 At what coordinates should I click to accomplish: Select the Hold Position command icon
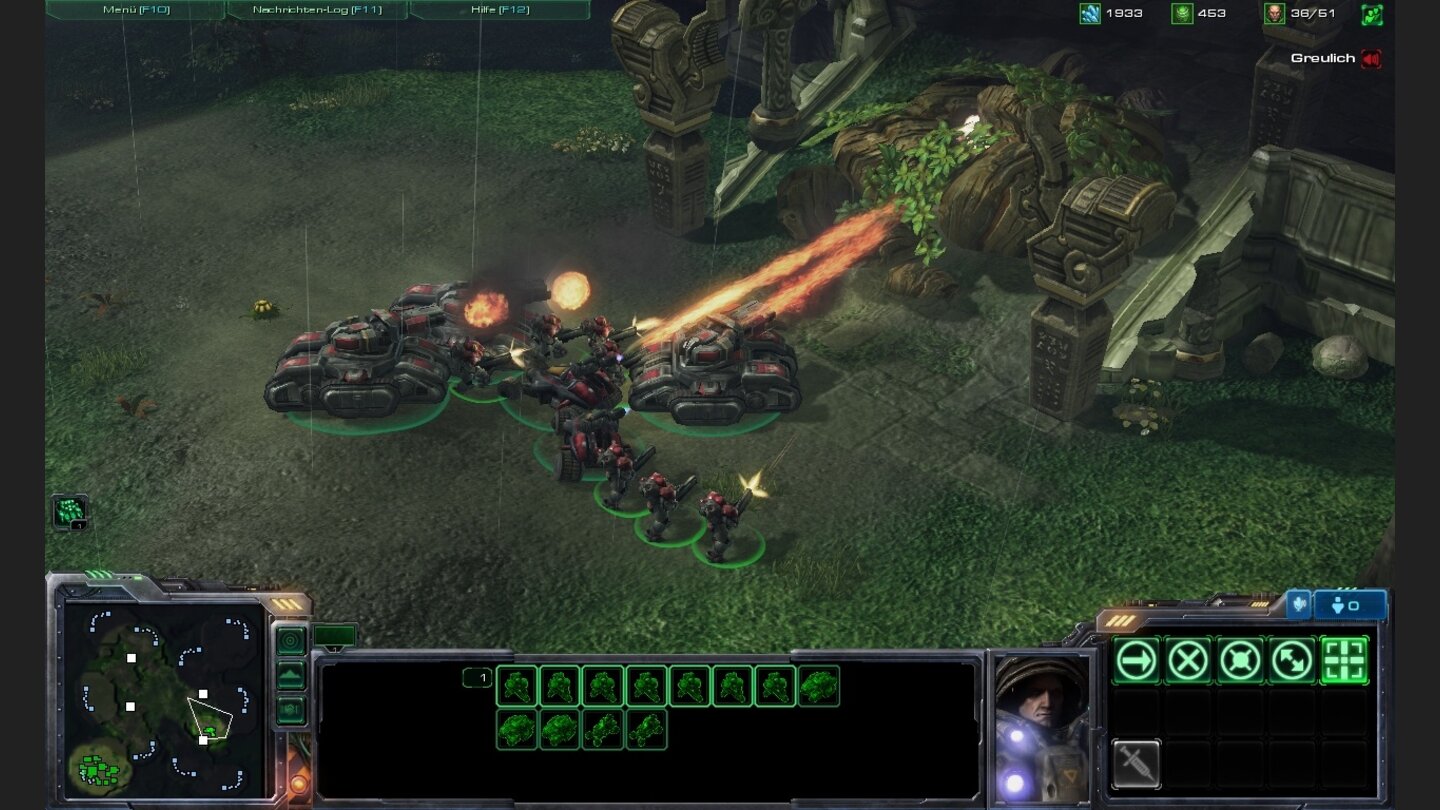tap(1238, 659)
